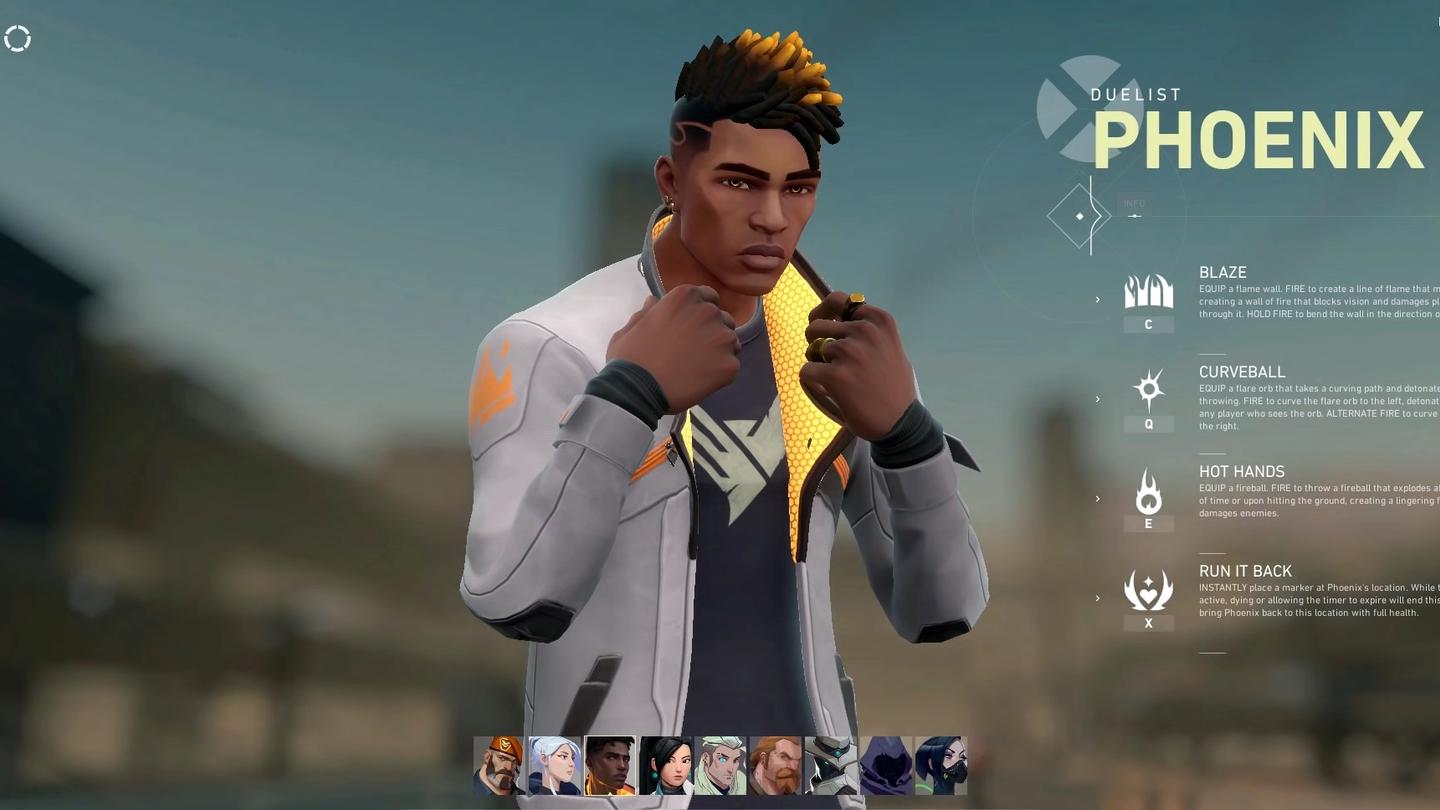Image resolution: width=1440 pixels, height=810 pixels.
Task: Click the circular icon in the top-left corner
Action: [18, 38]
